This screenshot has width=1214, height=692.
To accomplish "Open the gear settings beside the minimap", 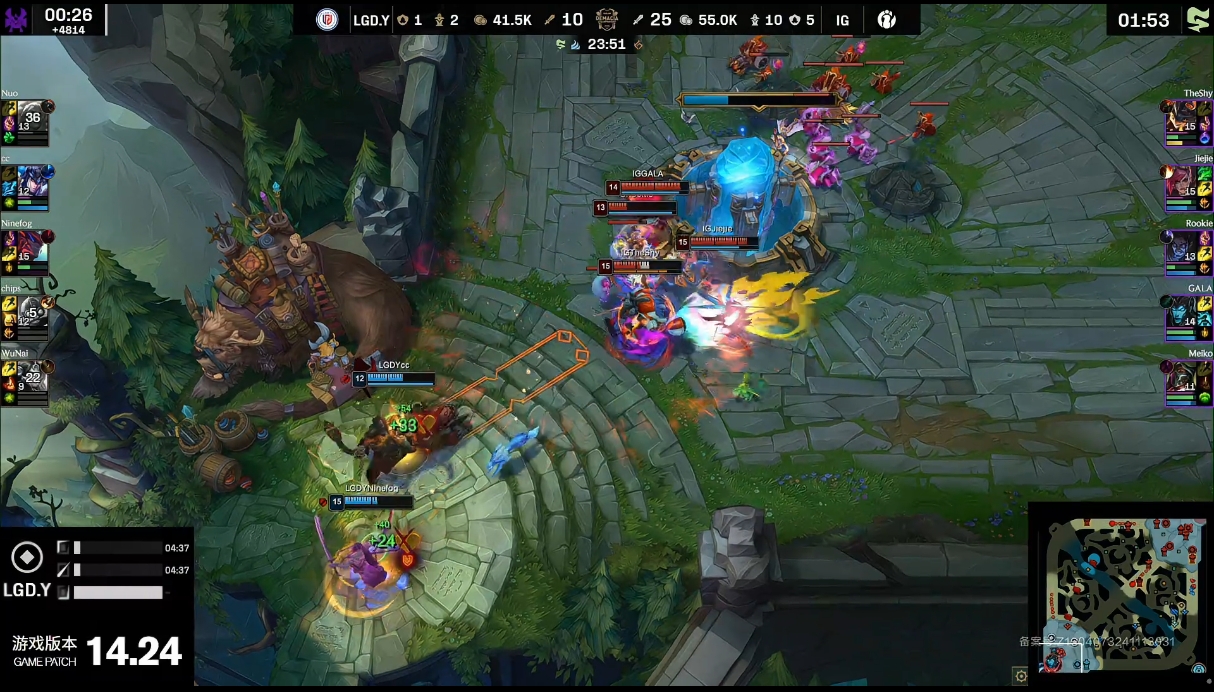I will pyautogui.click(x=1020, y=676).
